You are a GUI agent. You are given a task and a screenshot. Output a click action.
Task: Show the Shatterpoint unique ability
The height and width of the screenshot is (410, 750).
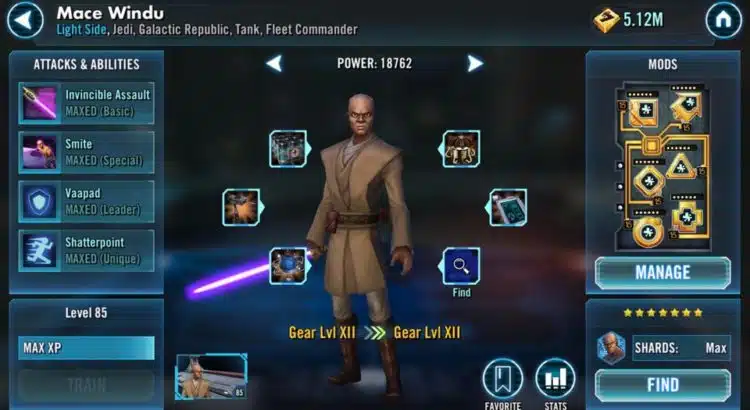[x=86, y=250]
